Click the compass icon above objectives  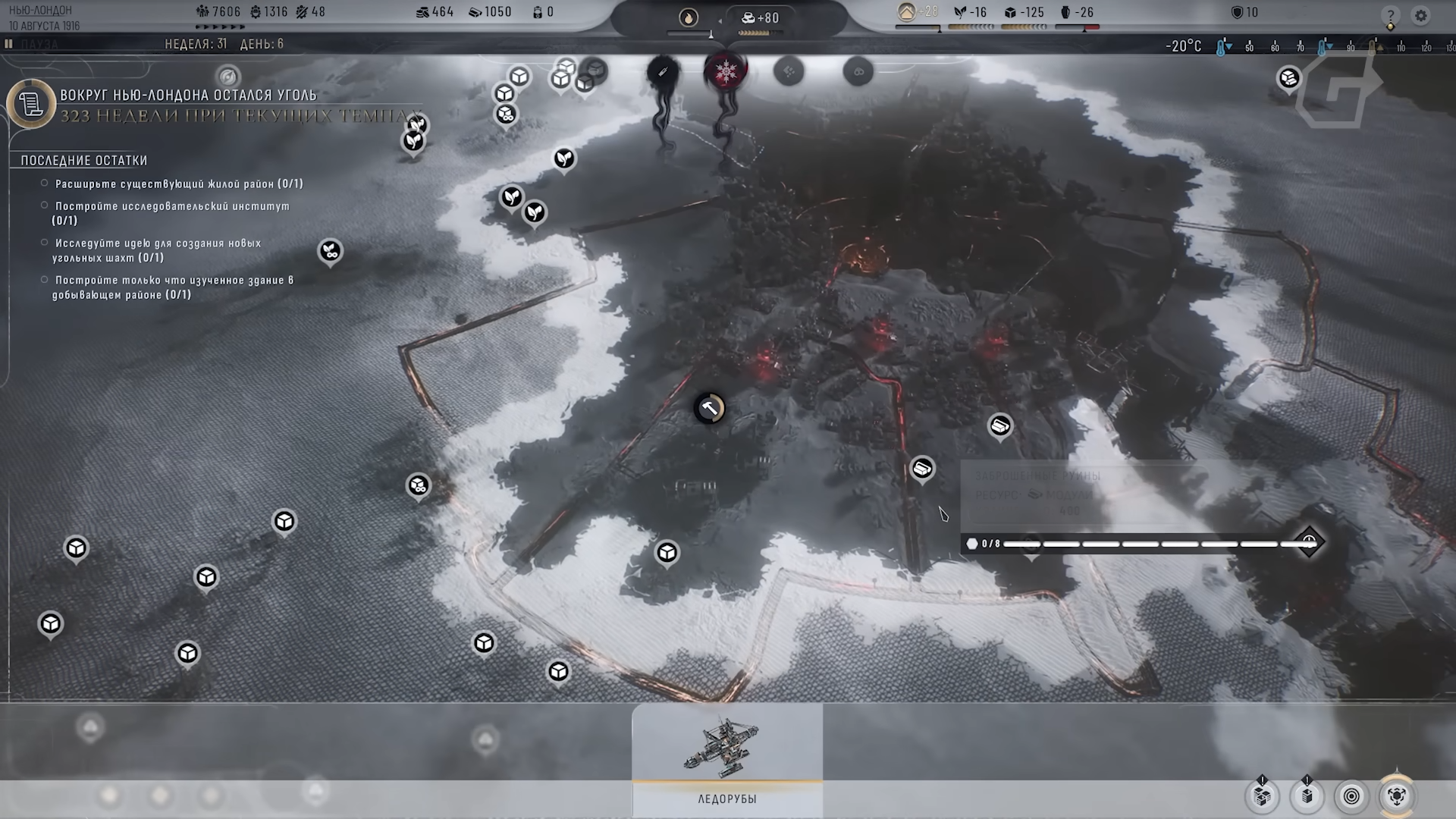(228, 77)
